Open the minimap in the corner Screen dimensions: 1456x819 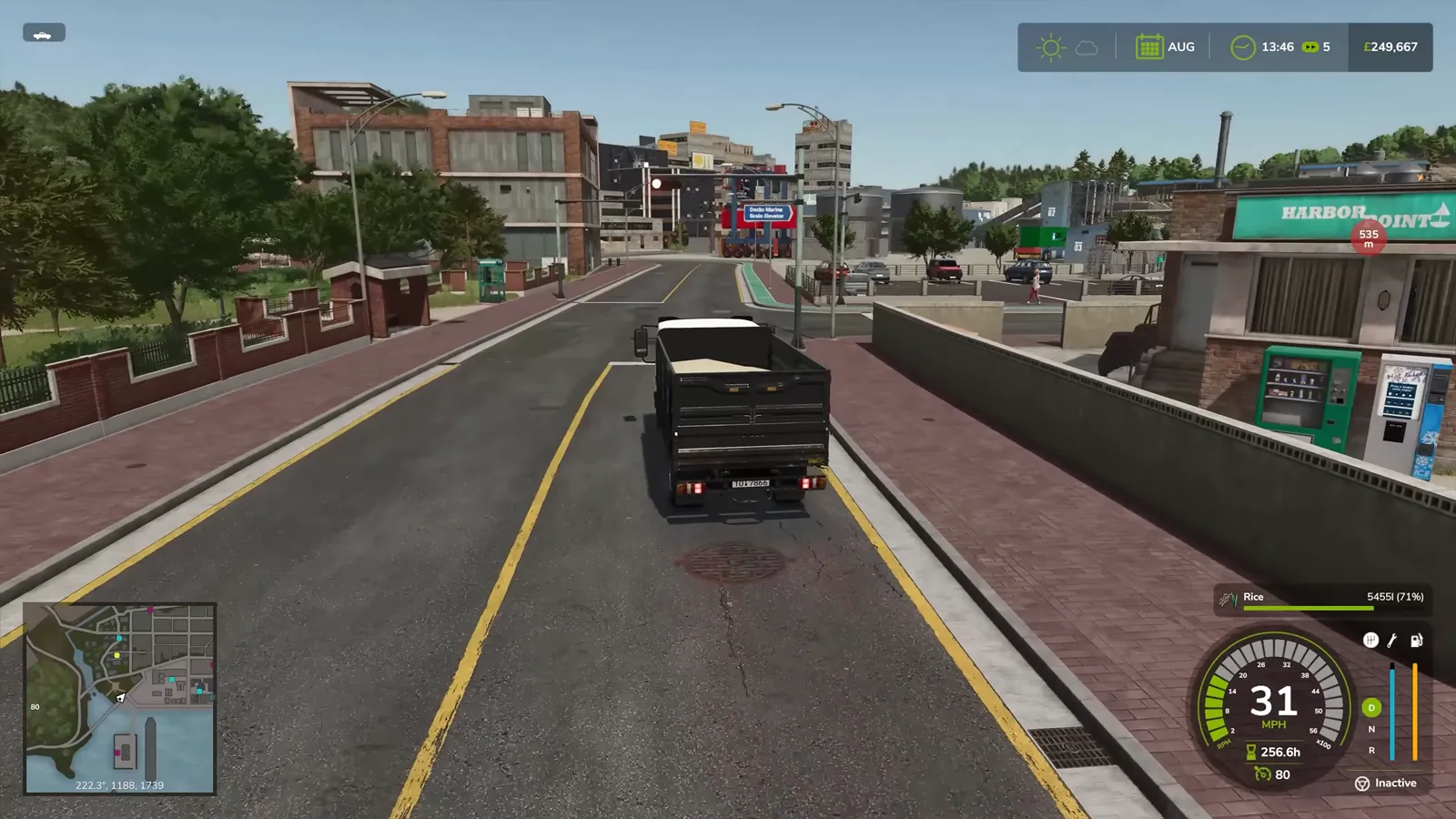pyautogui.click(x=119, y=698)
